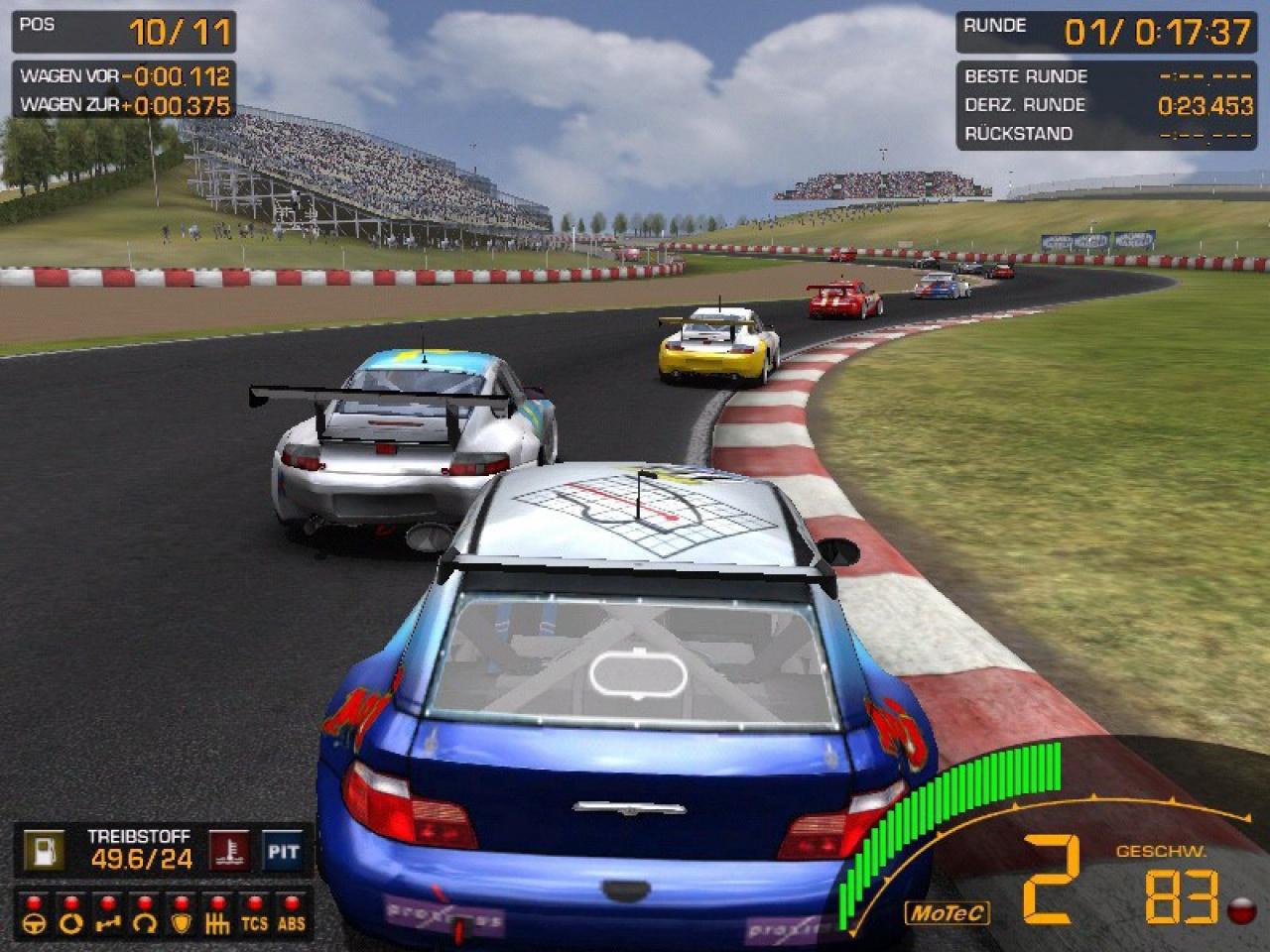
Task: Click the fuel pump icon
Action: 44,851
